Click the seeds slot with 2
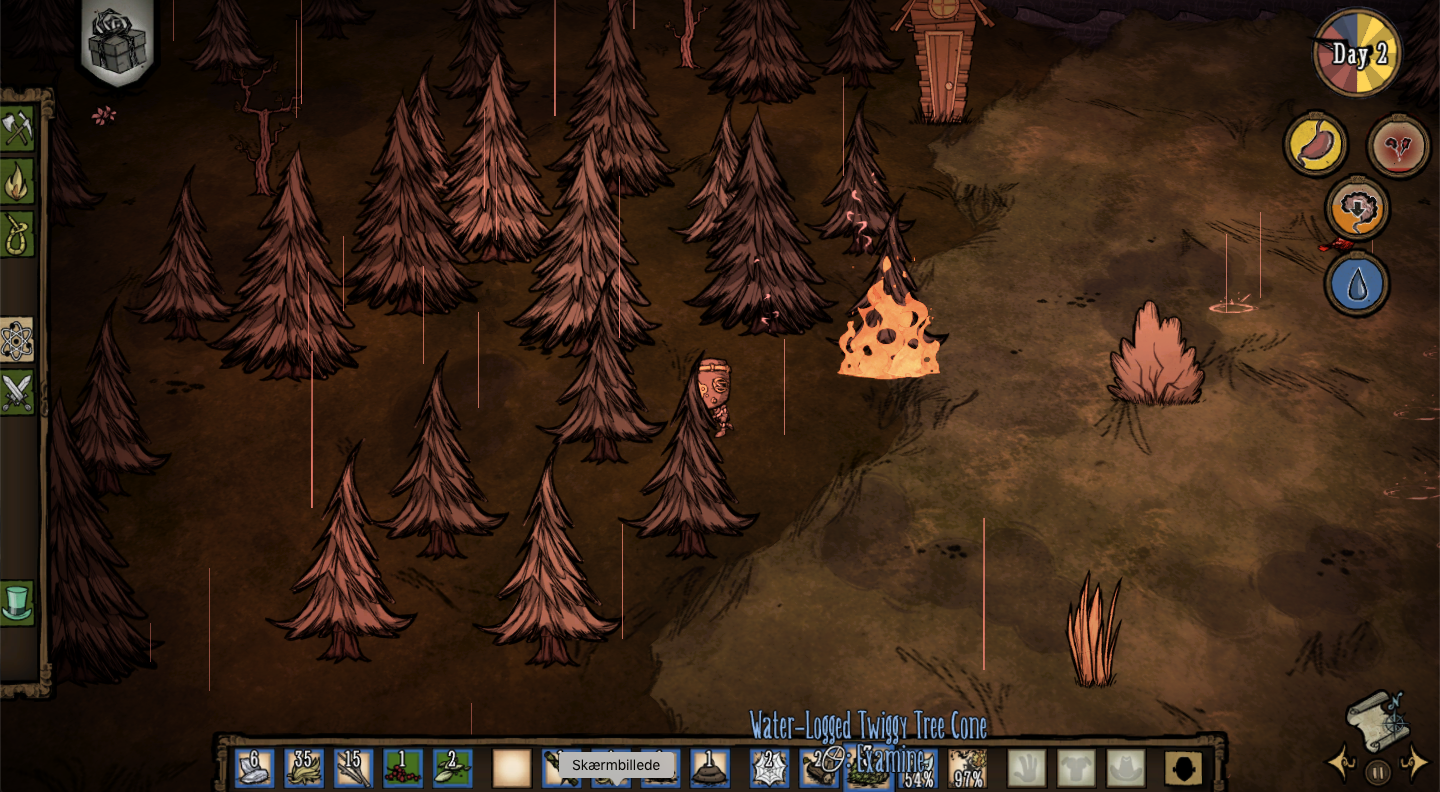The image size is (1440, 792). coord(452,768)
